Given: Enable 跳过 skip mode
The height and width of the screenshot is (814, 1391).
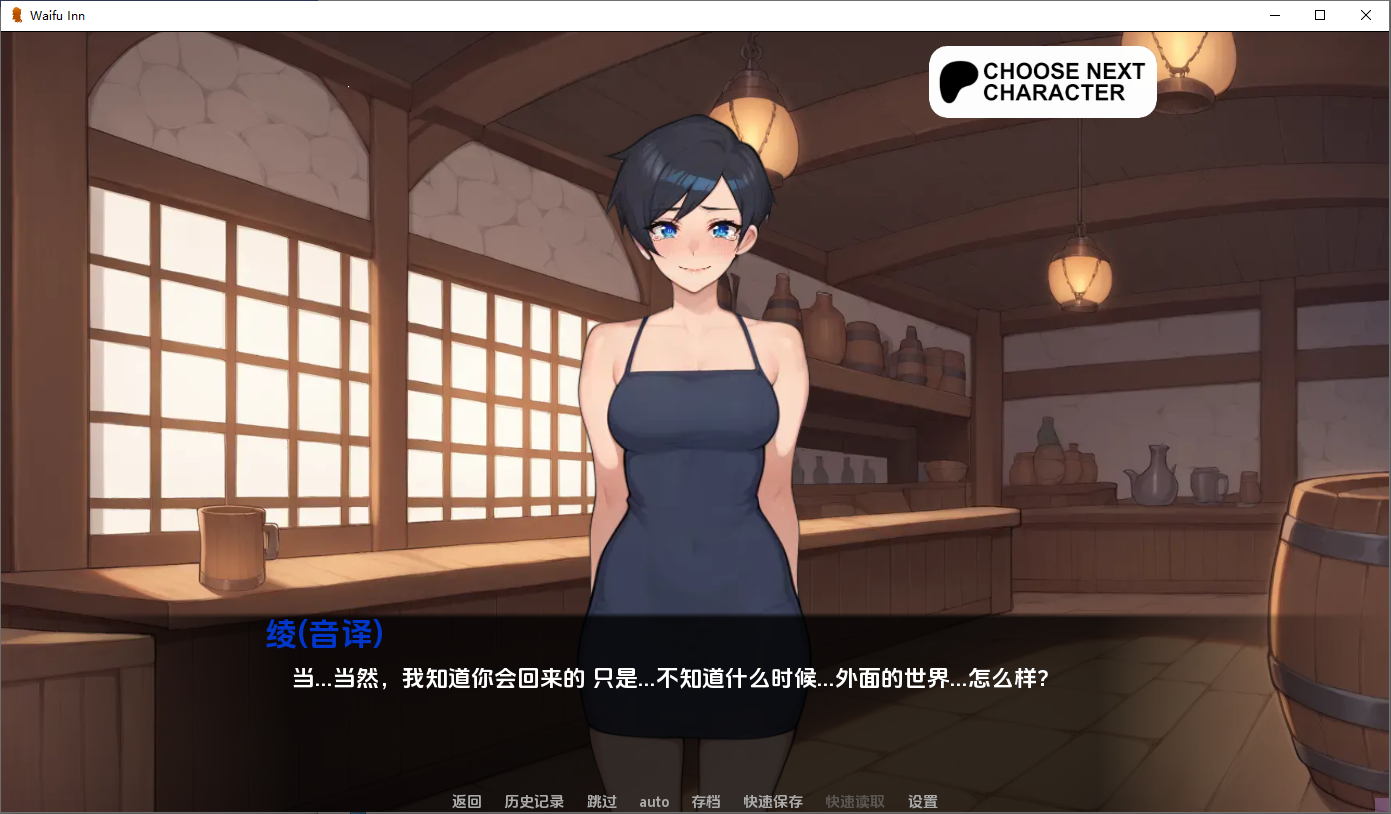Looking at the screenshot, I should 601,801.
